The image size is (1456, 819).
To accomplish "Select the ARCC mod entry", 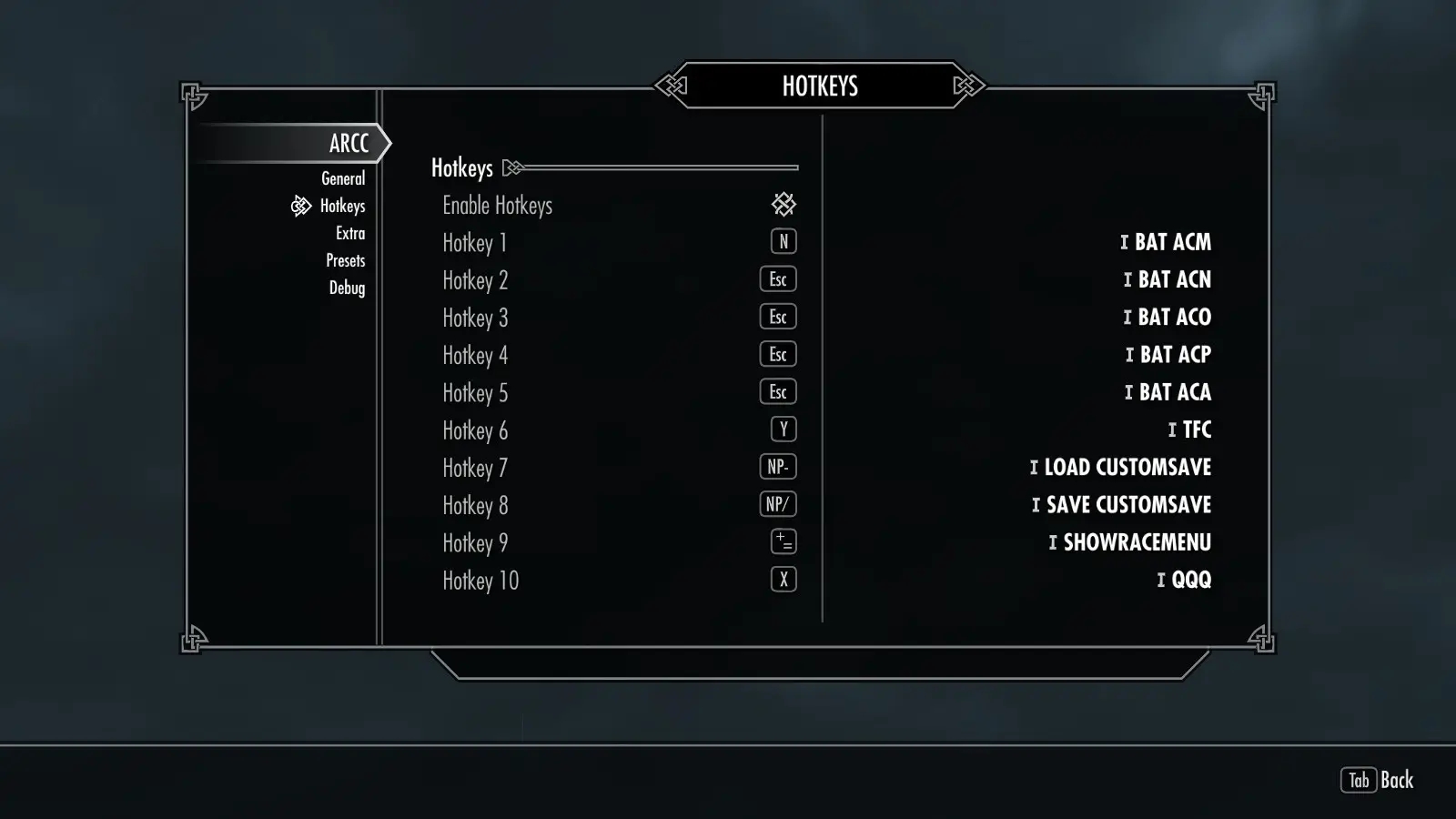I will [349, 144].
